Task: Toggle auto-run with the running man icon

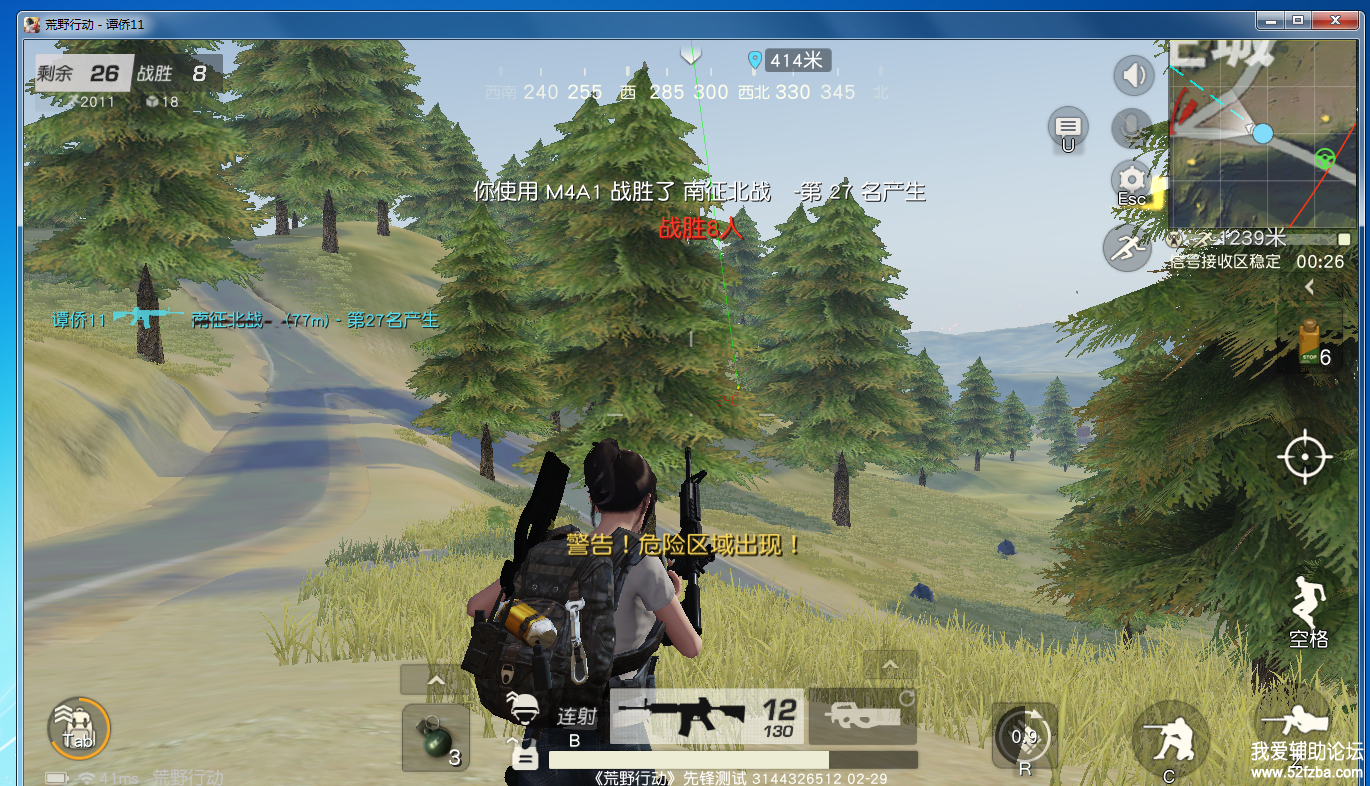Action: point(1127,247)
